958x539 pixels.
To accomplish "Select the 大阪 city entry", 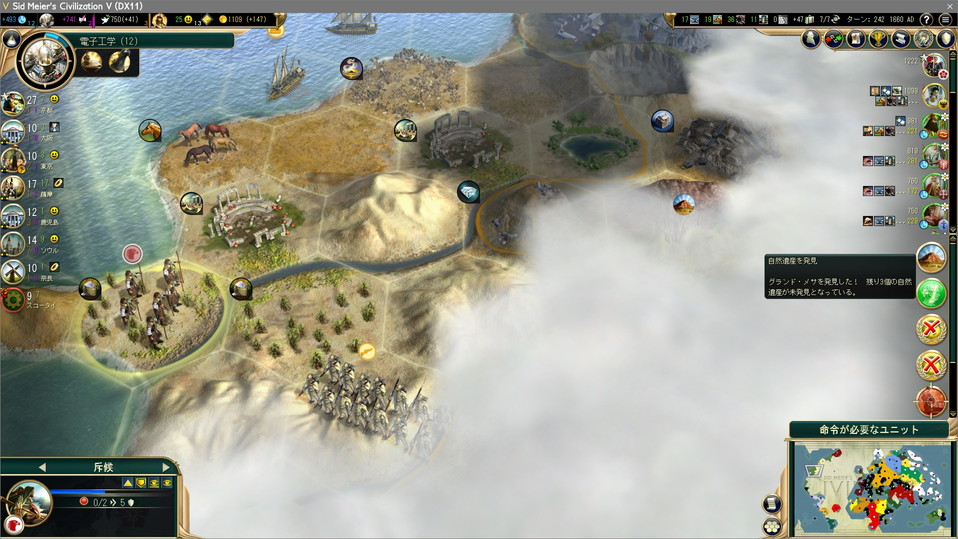I will click(14, 131).
